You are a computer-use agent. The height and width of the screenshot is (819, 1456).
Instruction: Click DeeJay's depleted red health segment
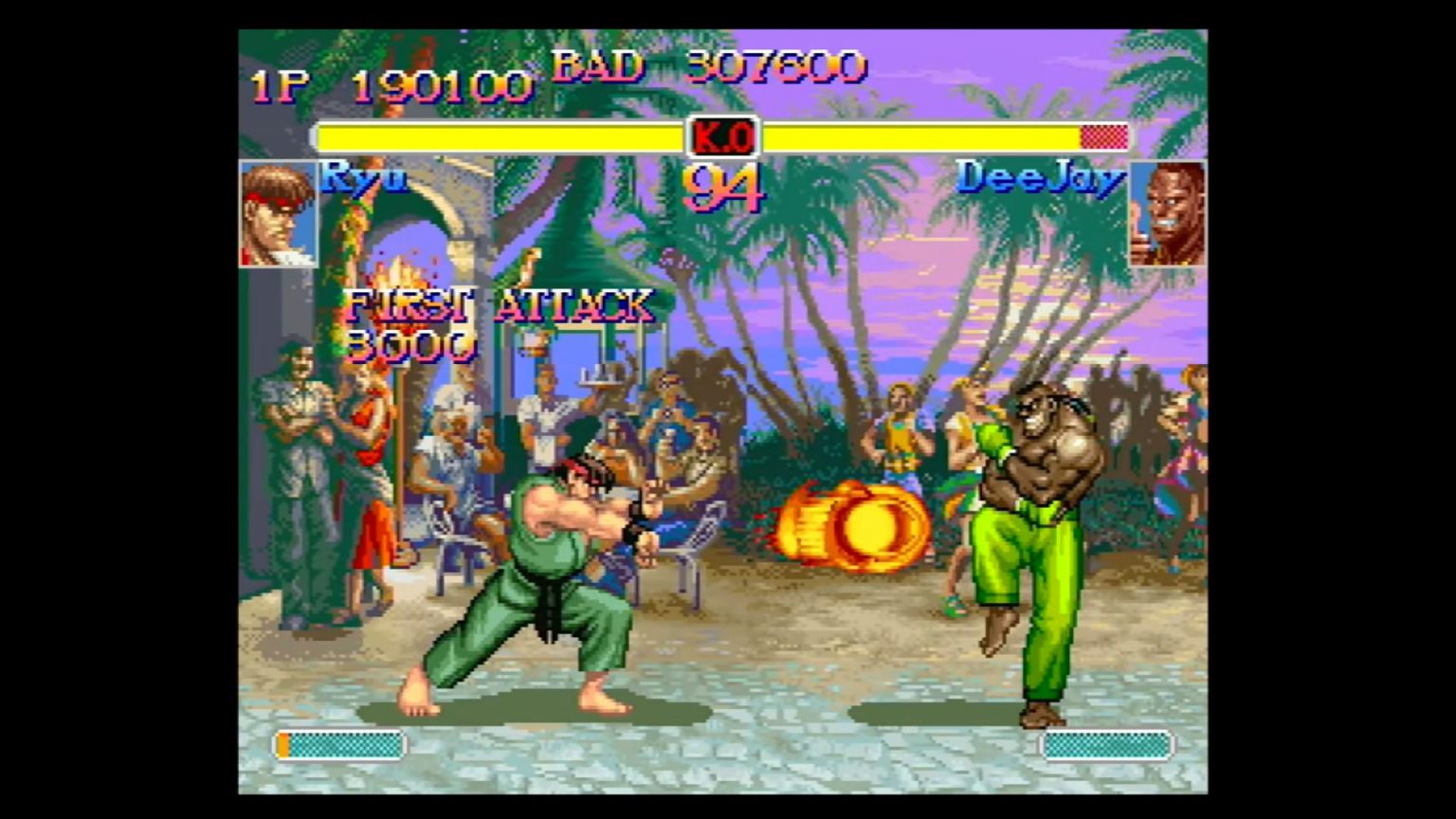click(x=1104, y=138)
